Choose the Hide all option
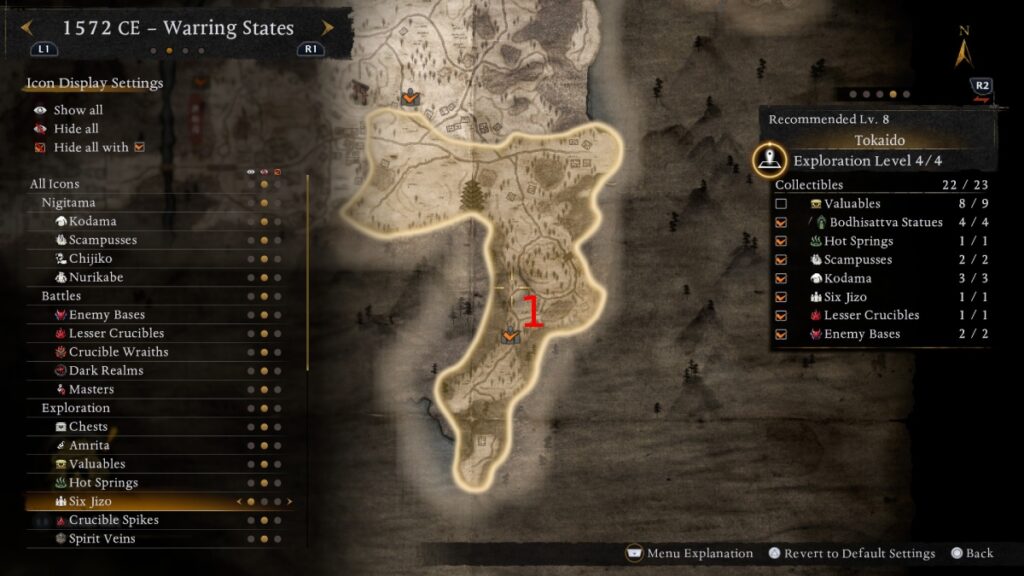1024x576 pixels. pos(75,129)
